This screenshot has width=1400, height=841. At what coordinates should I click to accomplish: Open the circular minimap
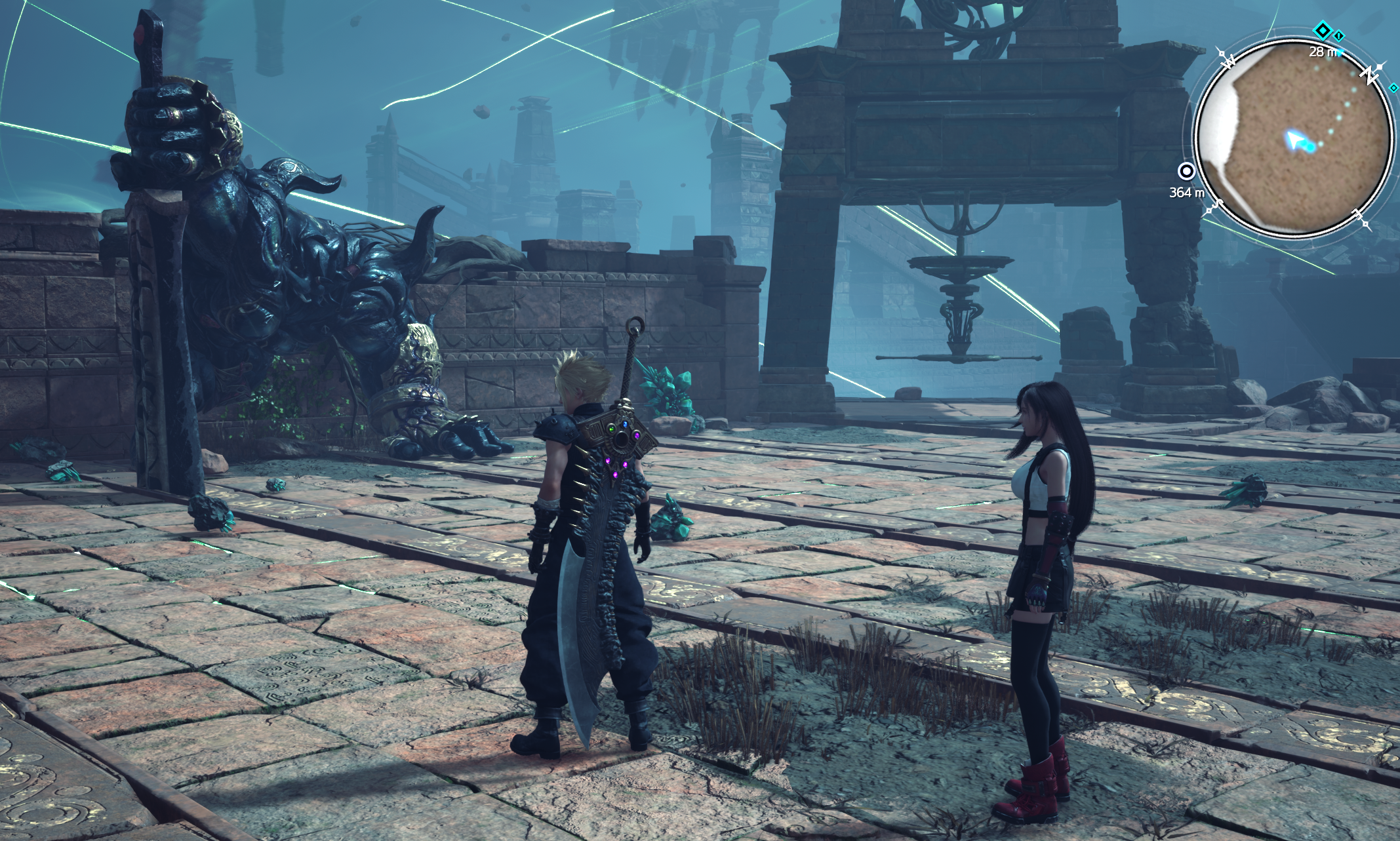[x=1292, y=138]
